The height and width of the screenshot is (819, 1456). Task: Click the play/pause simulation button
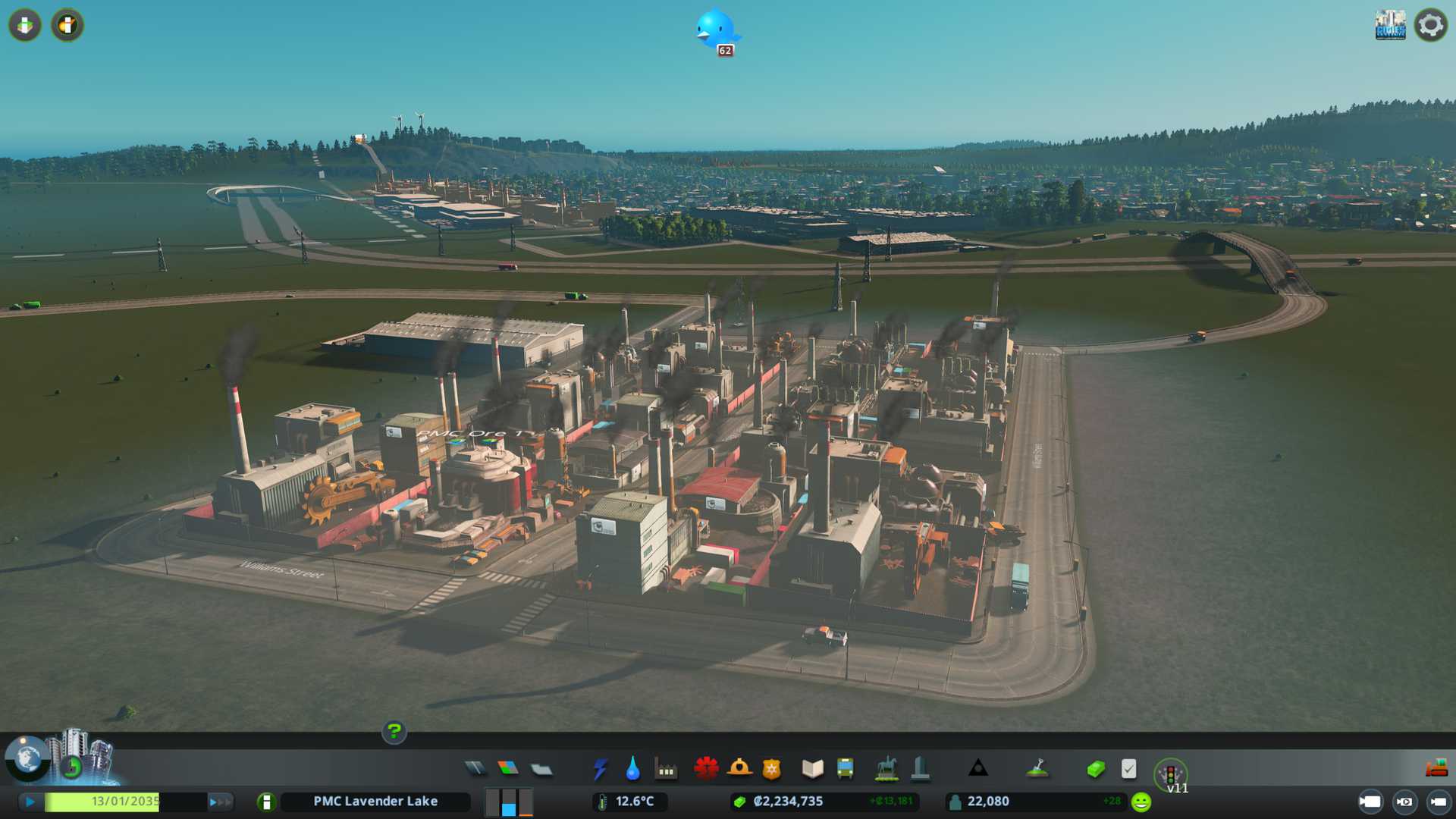[x=30, y=802]
